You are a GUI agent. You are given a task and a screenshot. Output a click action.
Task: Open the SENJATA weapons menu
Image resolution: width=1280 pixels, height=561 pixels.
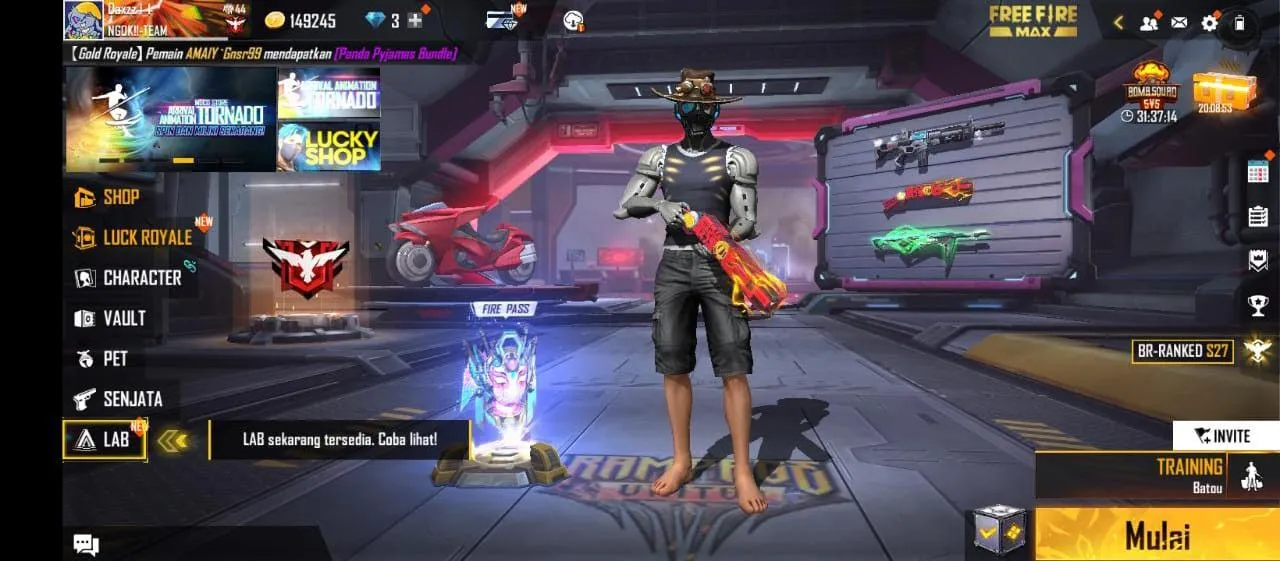119,399
